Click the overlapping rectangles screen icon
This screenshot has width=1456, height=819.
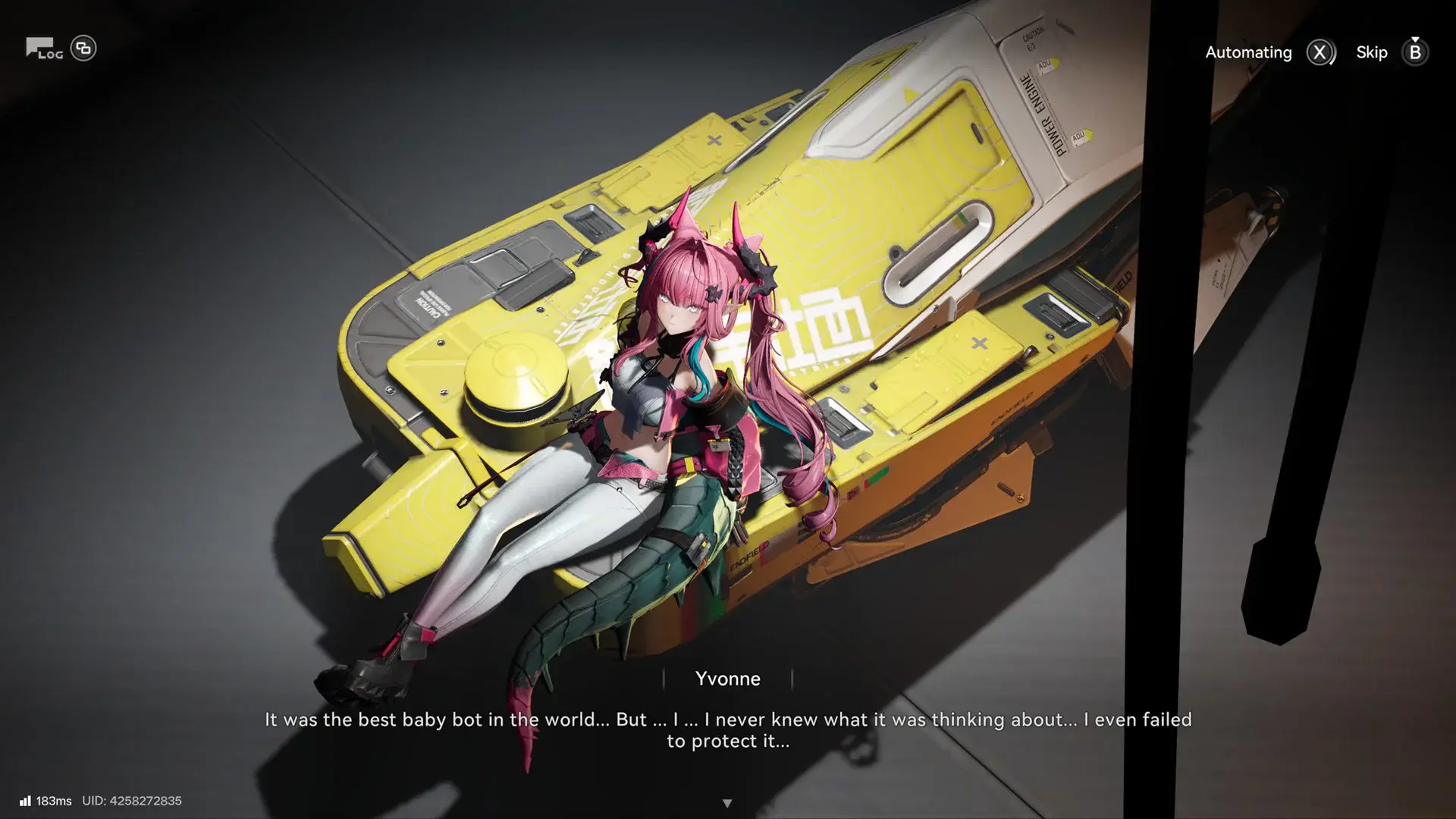point(83,47)
